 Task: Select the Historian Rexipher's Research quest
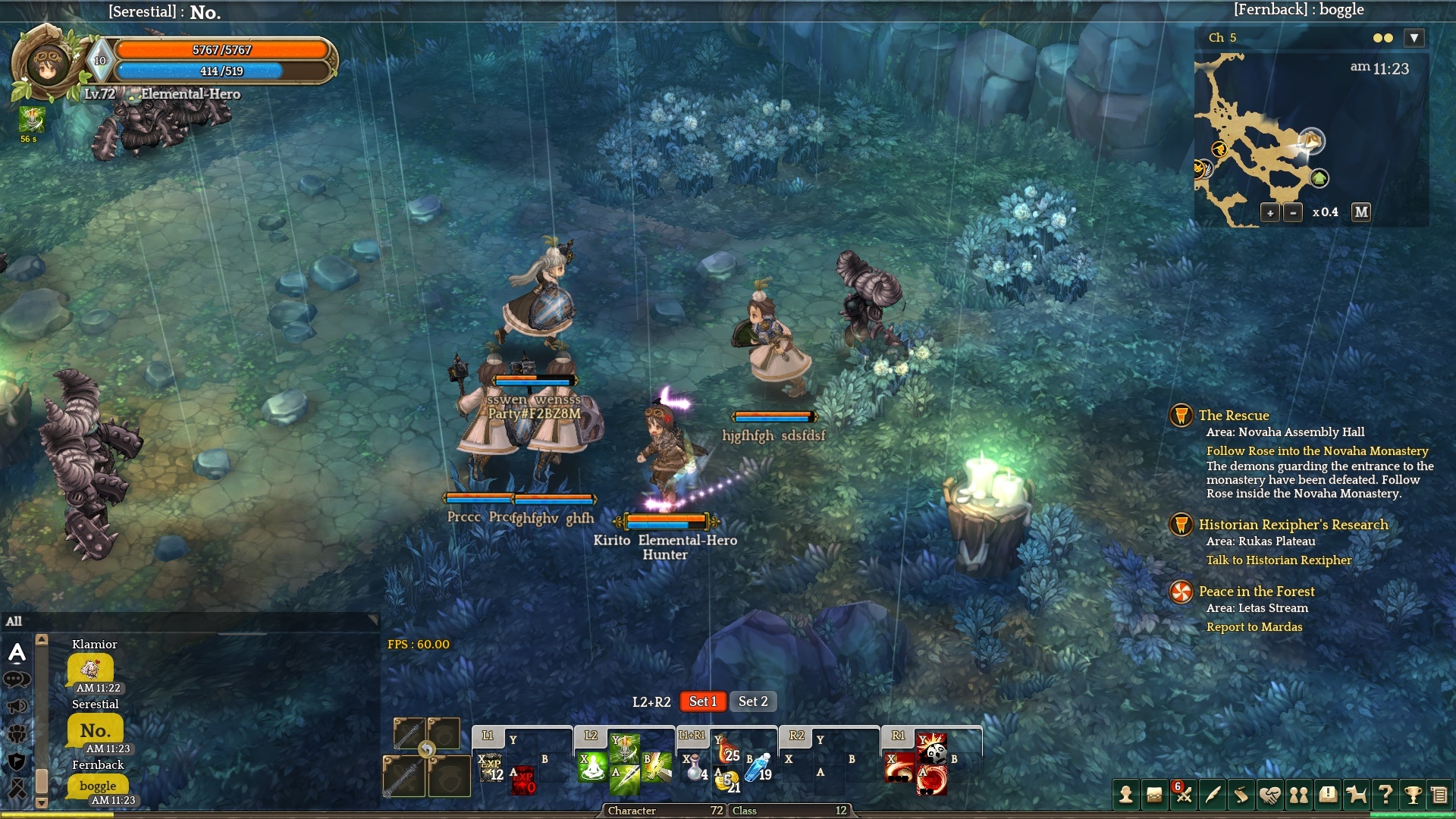click(x=1293, y=525)
